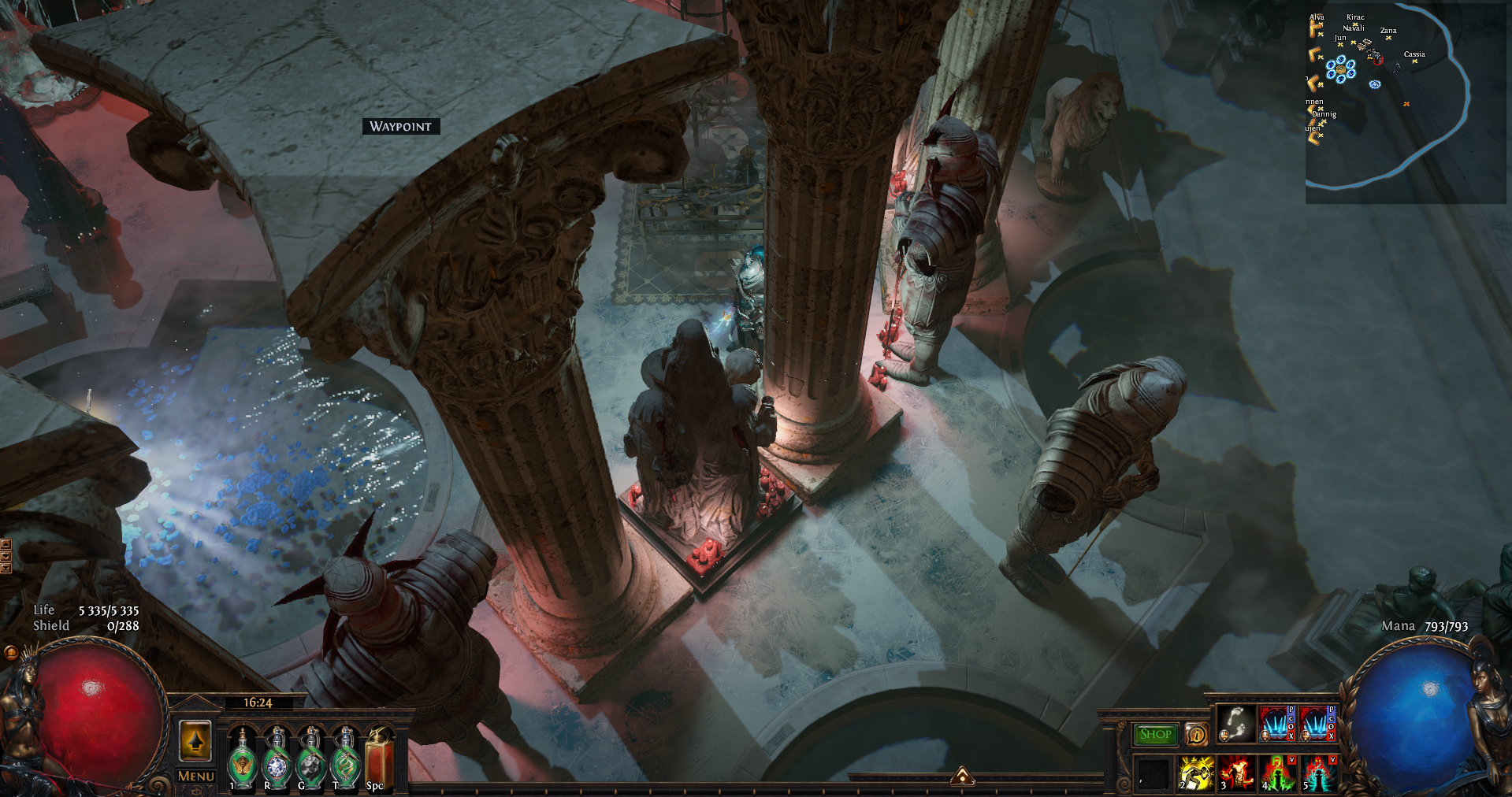Click the golden level-up arrow button
1512x797 pixels.
coord(195,740)
